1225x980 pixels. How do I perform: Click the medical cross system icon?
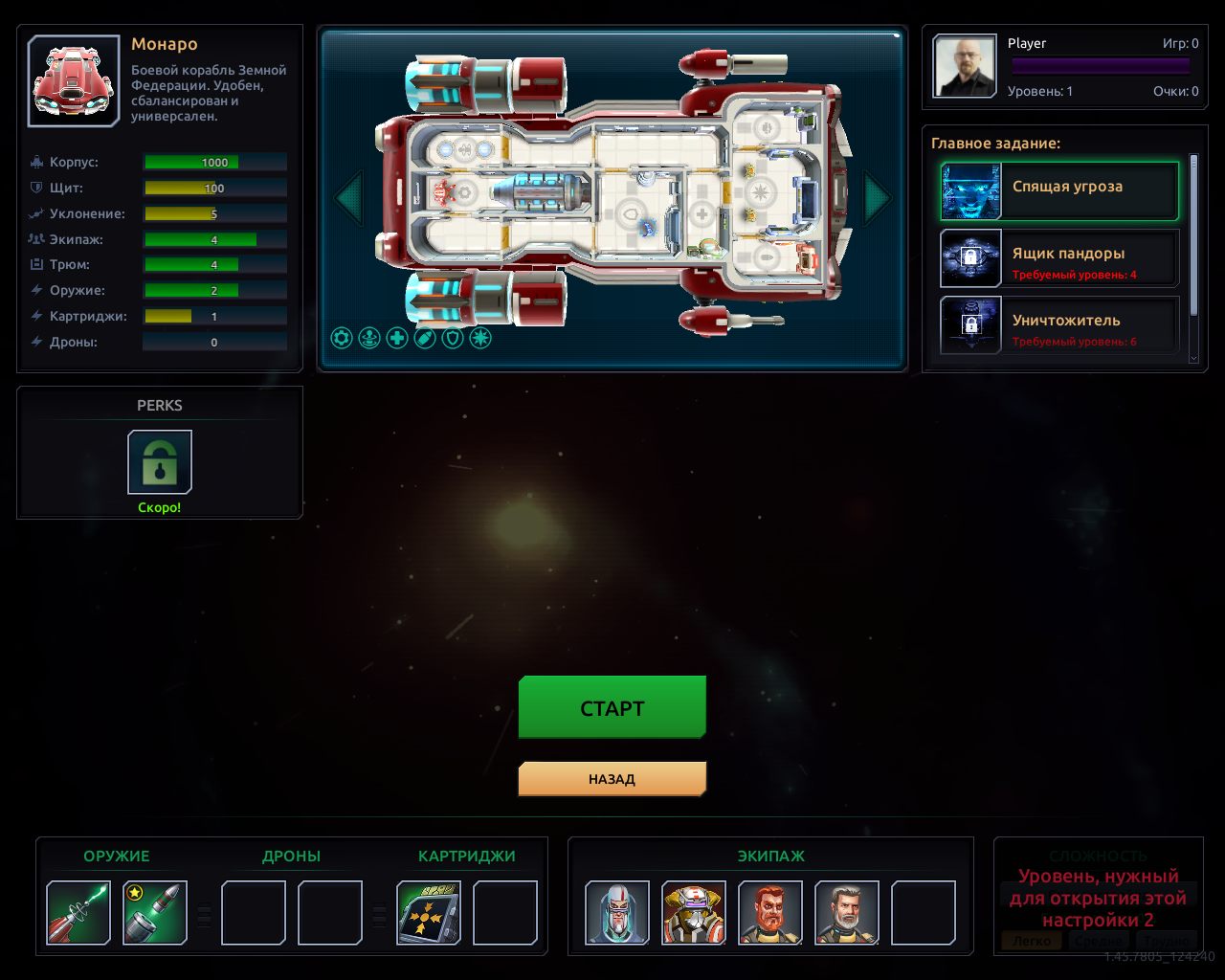(x=397, y=338)
